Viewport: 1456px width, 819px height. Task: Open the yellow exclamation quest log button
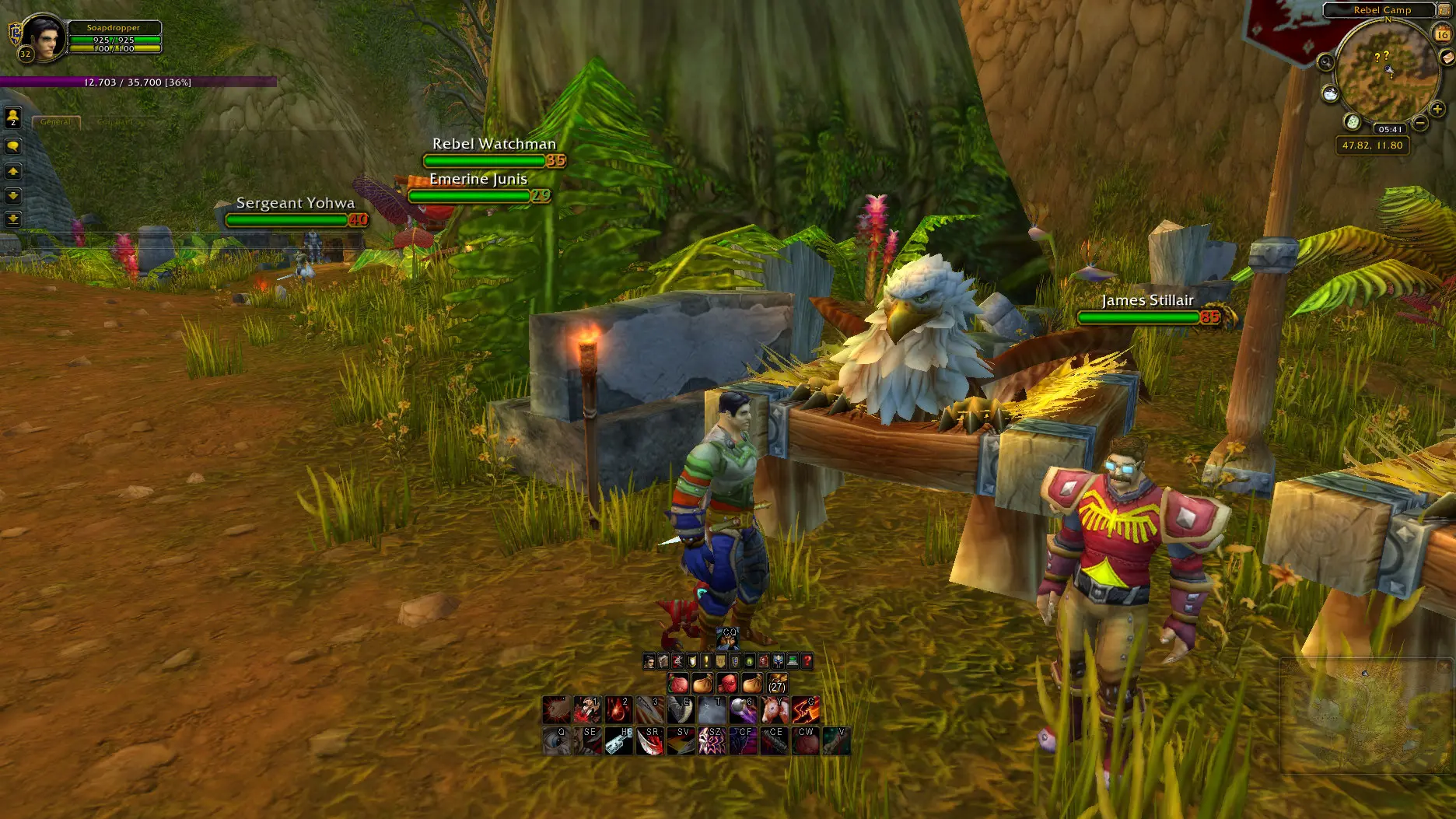(x=706, y=661)
